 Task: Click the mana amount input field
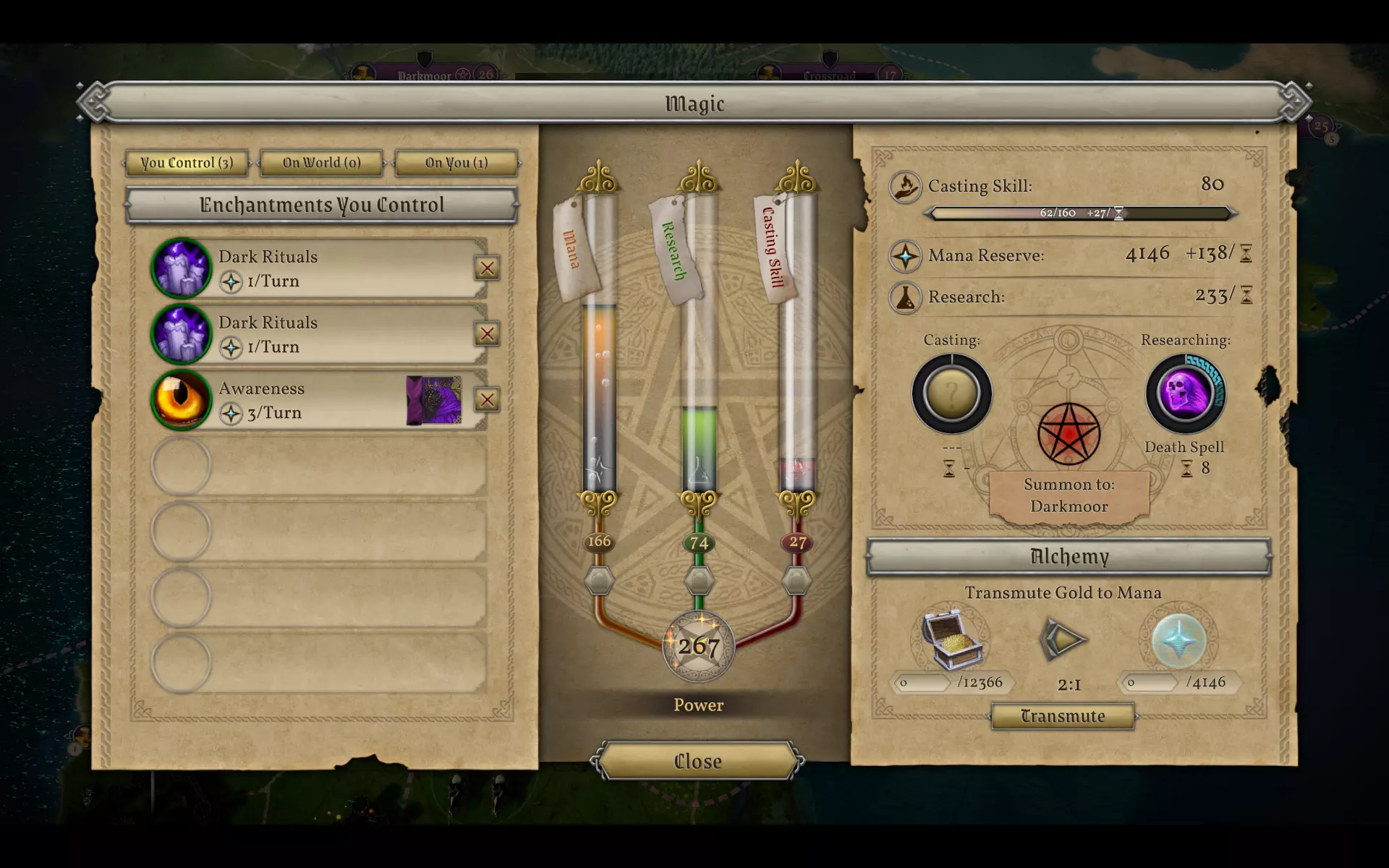(x=1150, y=682)
